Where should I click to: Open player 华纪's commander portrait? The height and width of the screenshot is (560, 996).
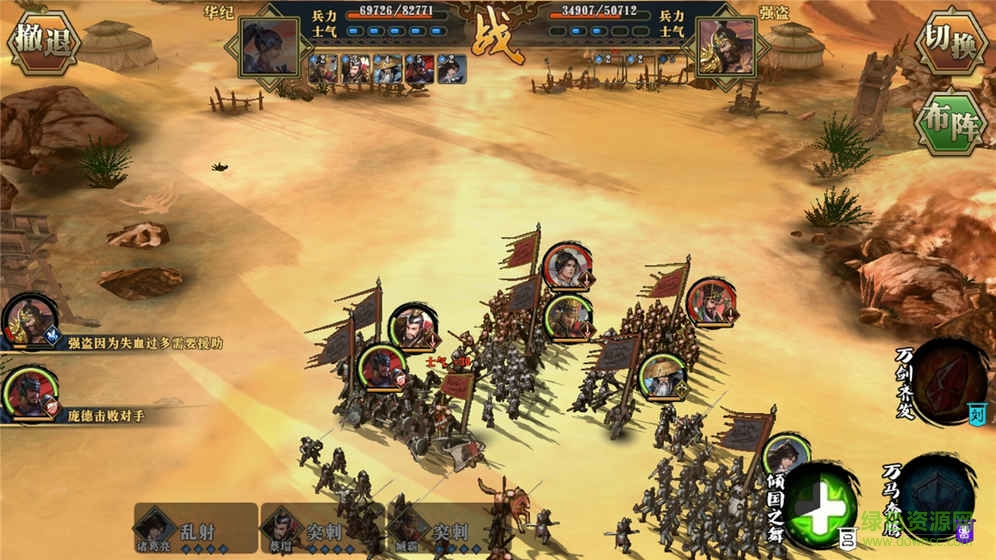click(x=270, y=46)
